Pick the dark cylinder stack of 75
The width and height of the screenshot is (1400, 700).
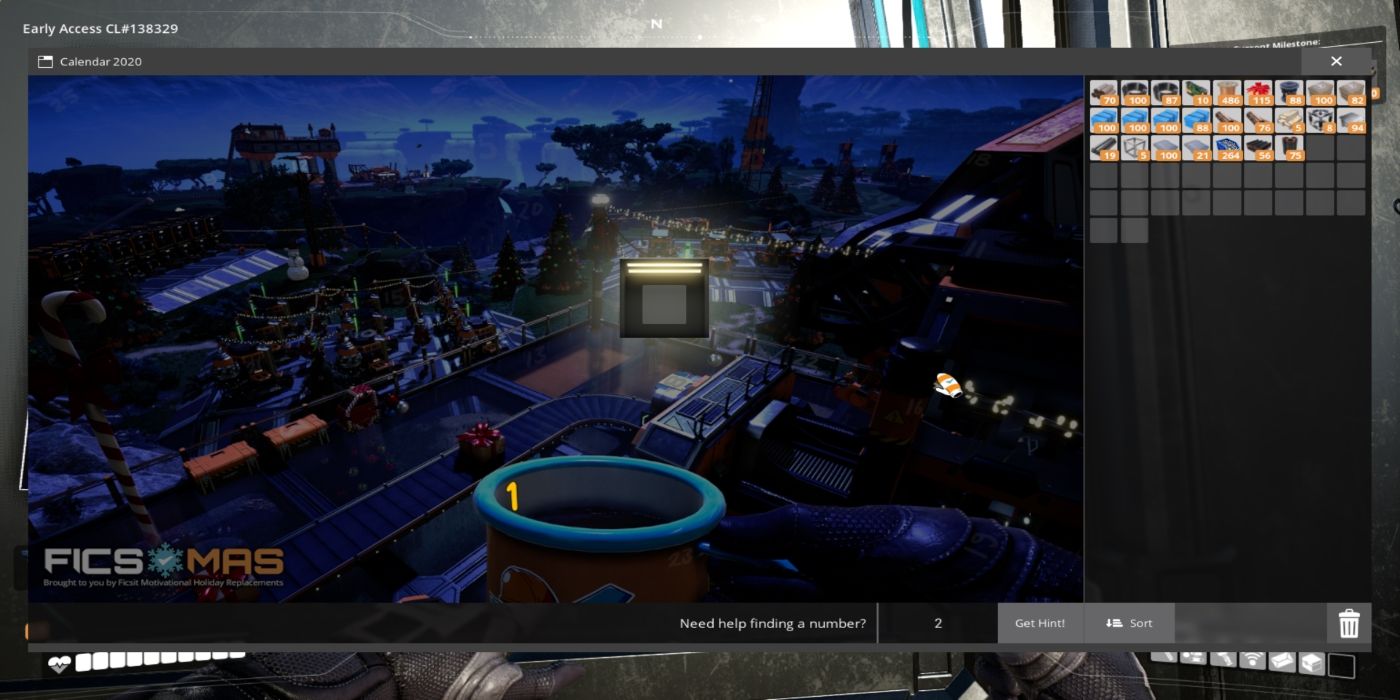pyautogui.click(x=1289, y=148)
